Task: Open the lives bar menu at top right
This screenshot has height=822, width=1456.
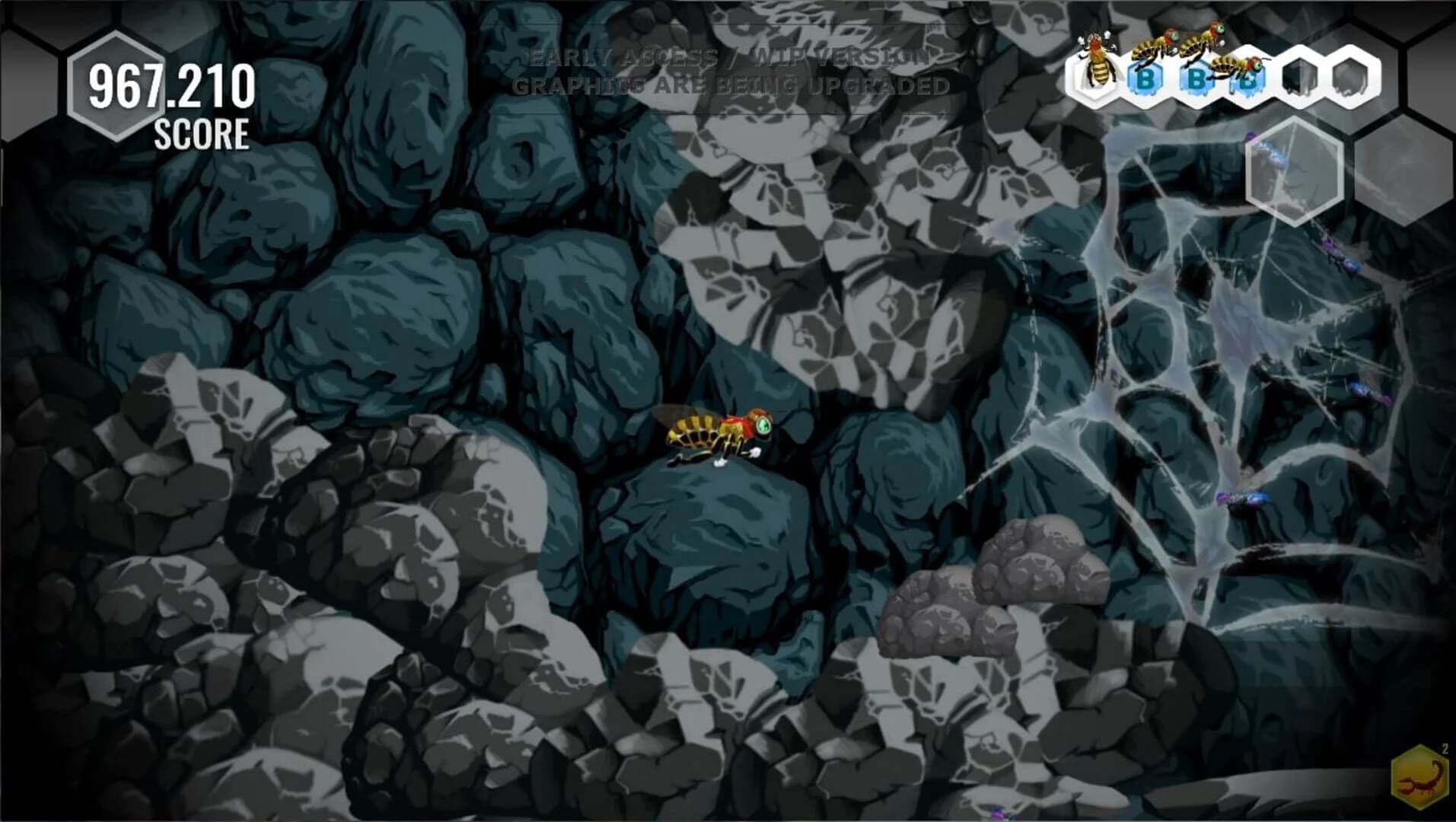Action: pyautogui.click(x=1225, y=72)
